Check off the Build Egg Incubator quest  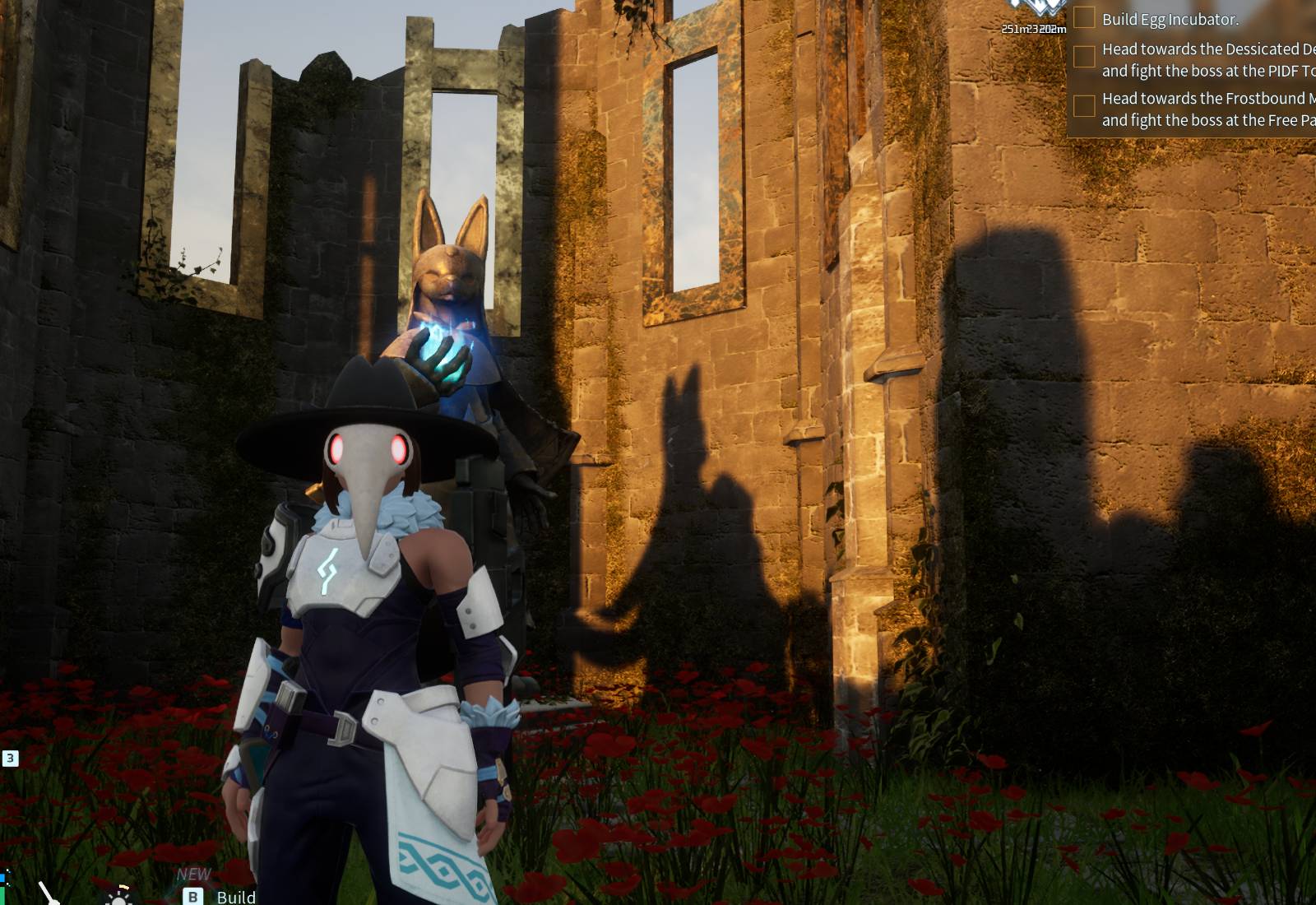[x=1085, y=18]
